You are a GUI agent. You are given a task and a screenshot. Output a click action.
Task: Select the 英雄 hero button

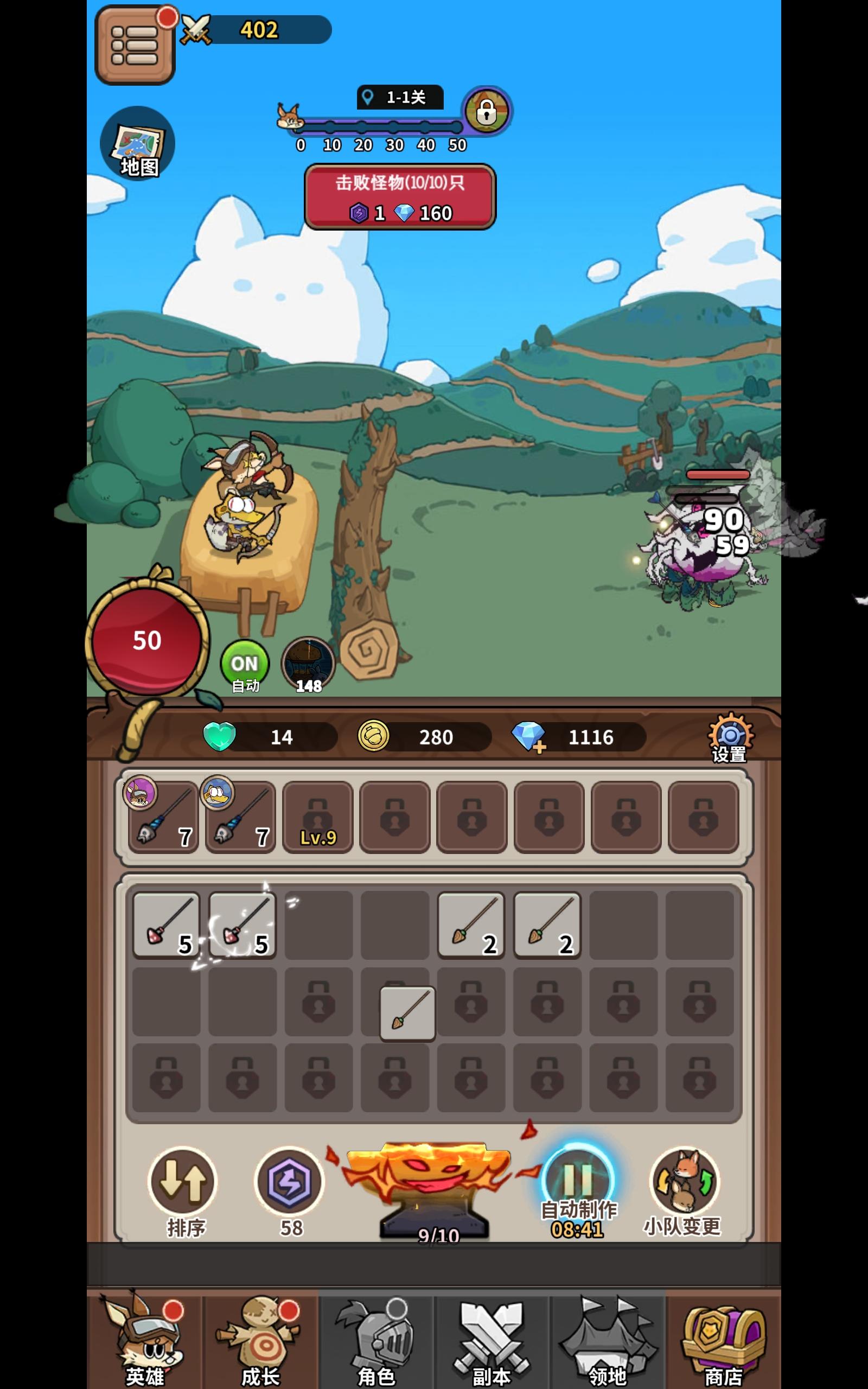(x=148, y=1343)
